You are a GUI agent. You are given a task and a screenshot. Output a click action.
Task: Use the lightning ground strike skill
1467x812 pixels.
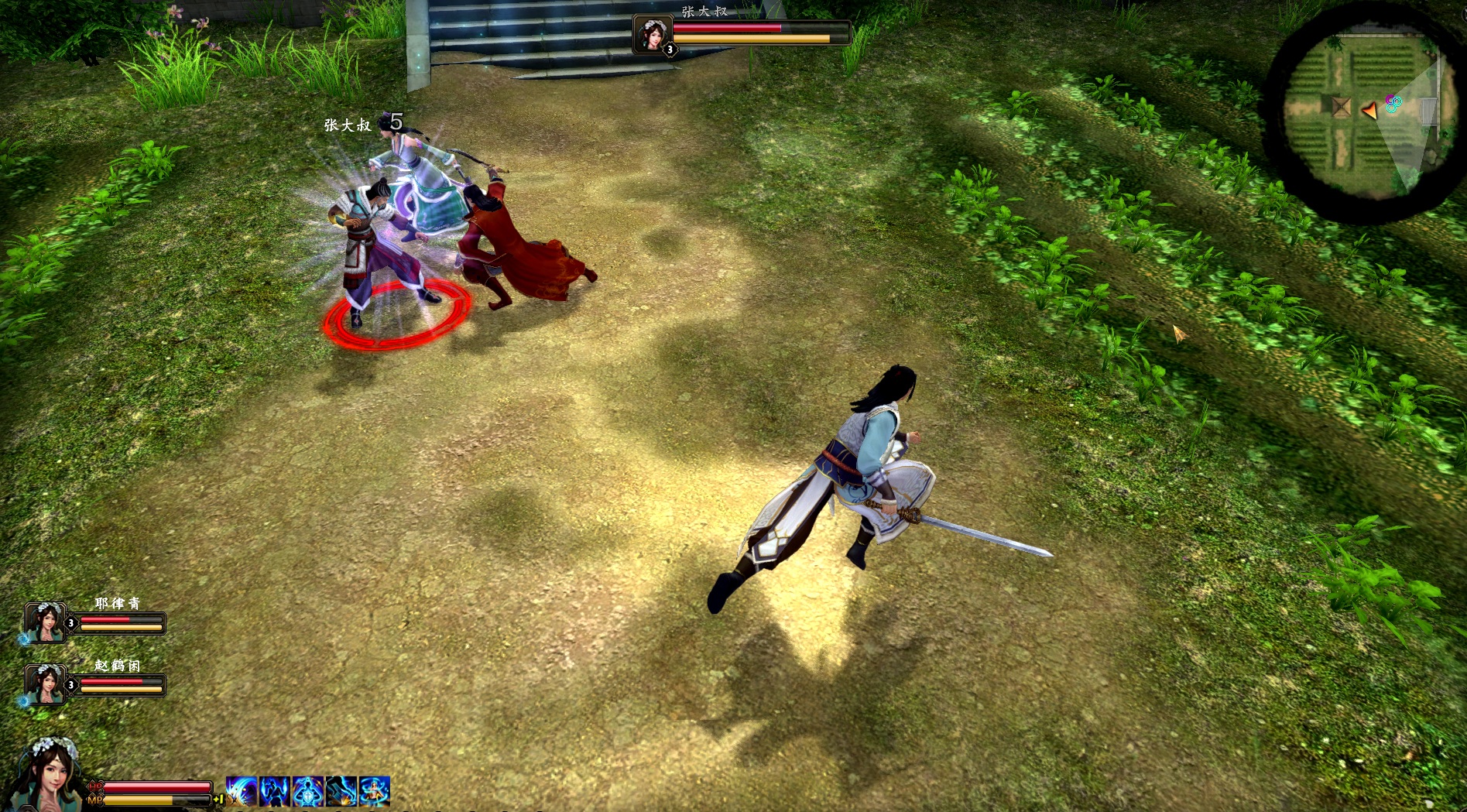[x=341, y=791]
